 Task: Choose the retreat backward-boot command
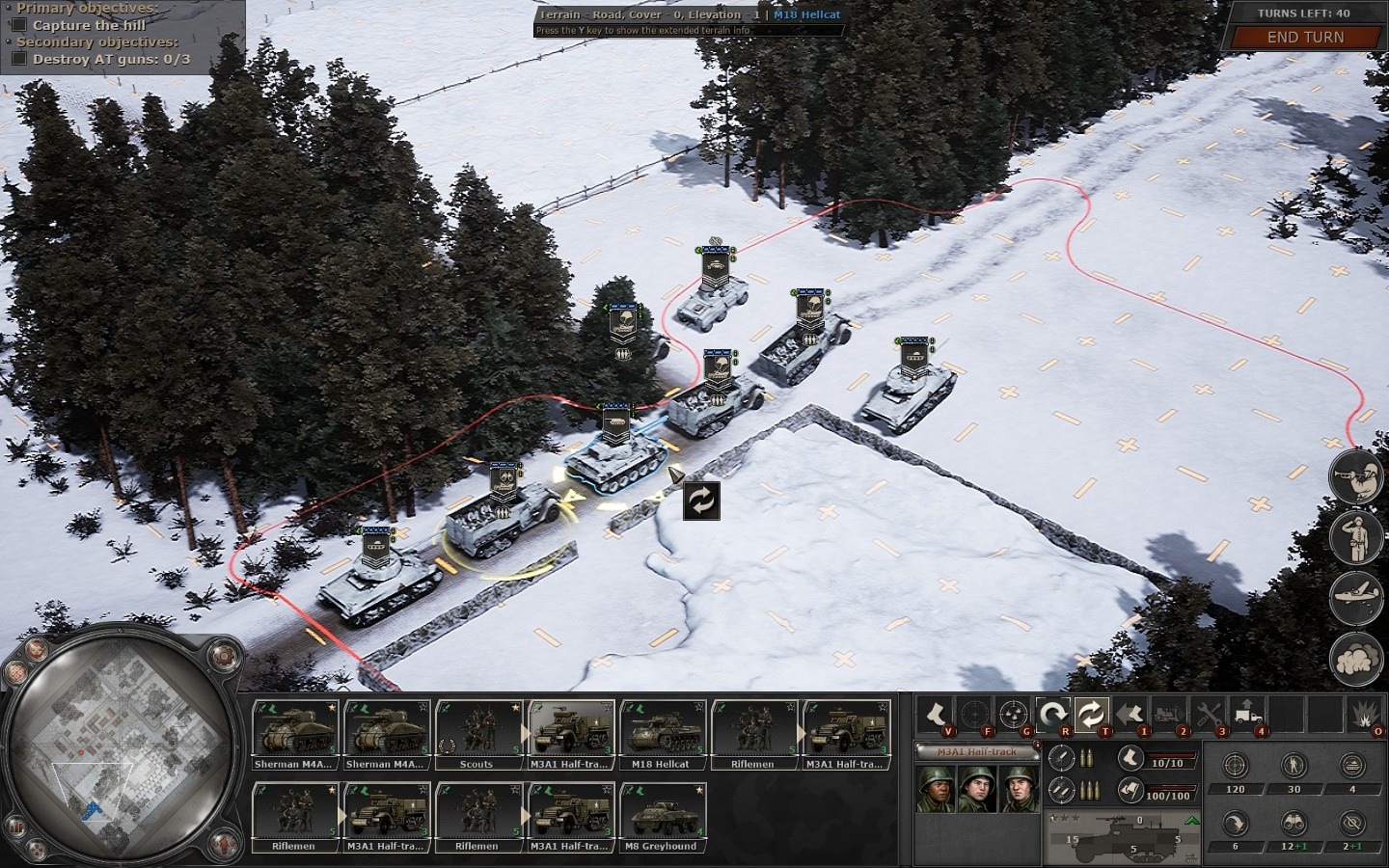(1130, 714)
